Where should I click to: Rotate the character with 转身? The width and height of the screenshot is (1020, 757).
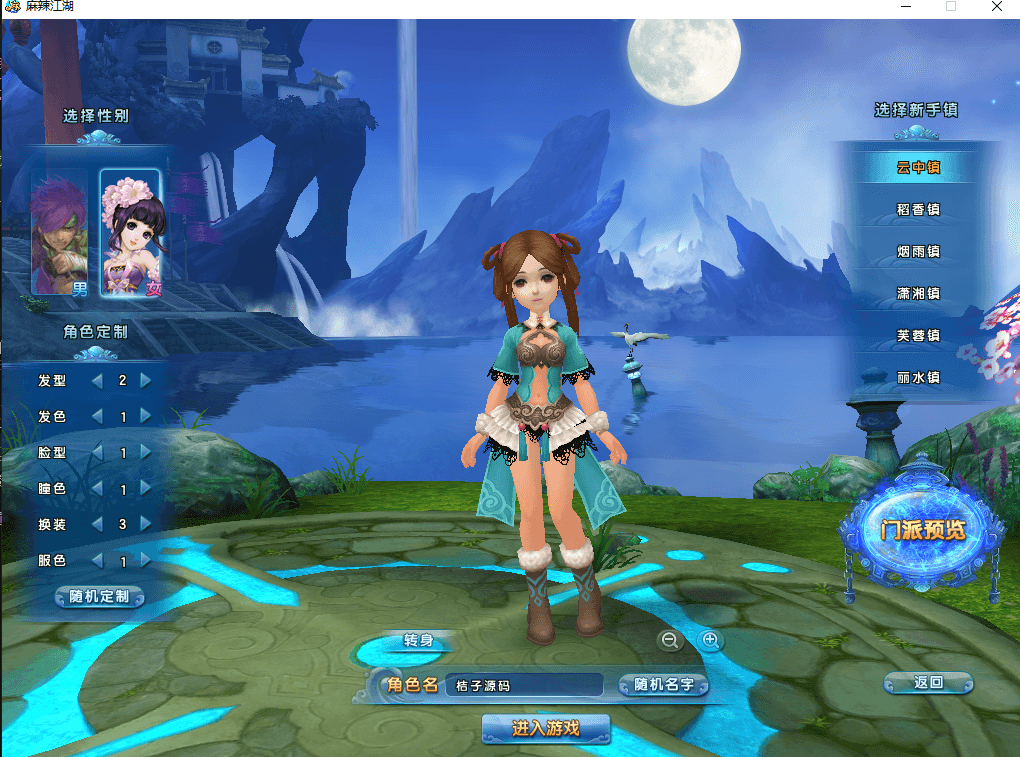click(418, 640)
